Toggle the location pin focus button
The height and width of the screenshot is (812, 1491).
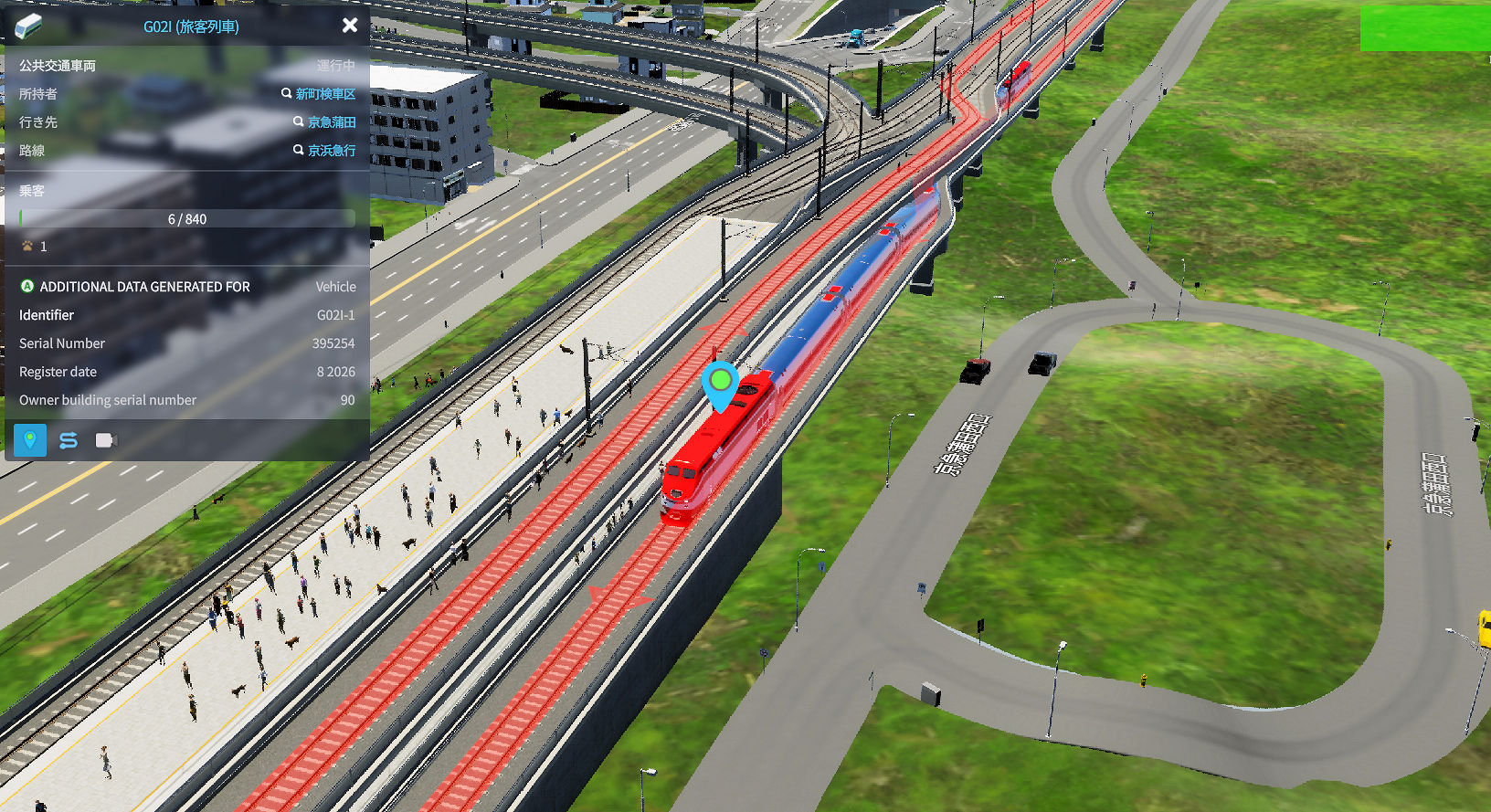tap(30, 440)
